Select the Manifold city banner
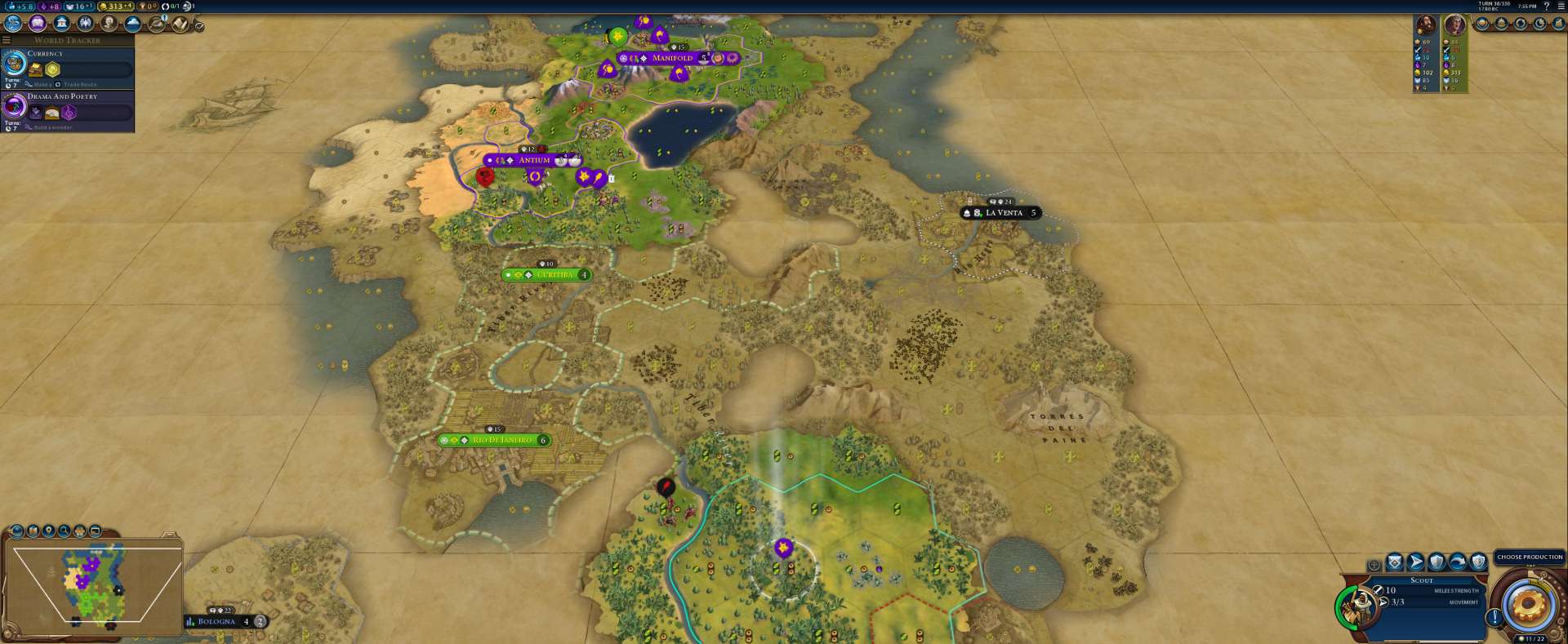1568x644 pixels. tap(672, 58)
